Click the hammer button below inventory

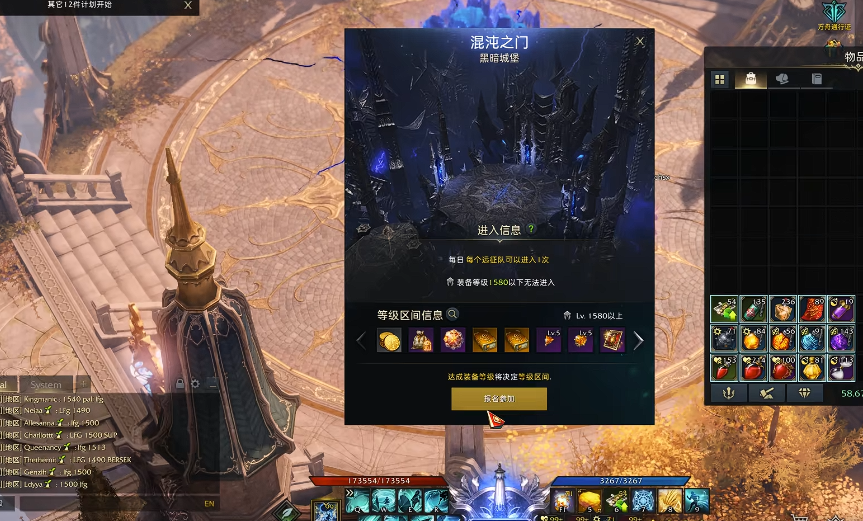[765, 393]
